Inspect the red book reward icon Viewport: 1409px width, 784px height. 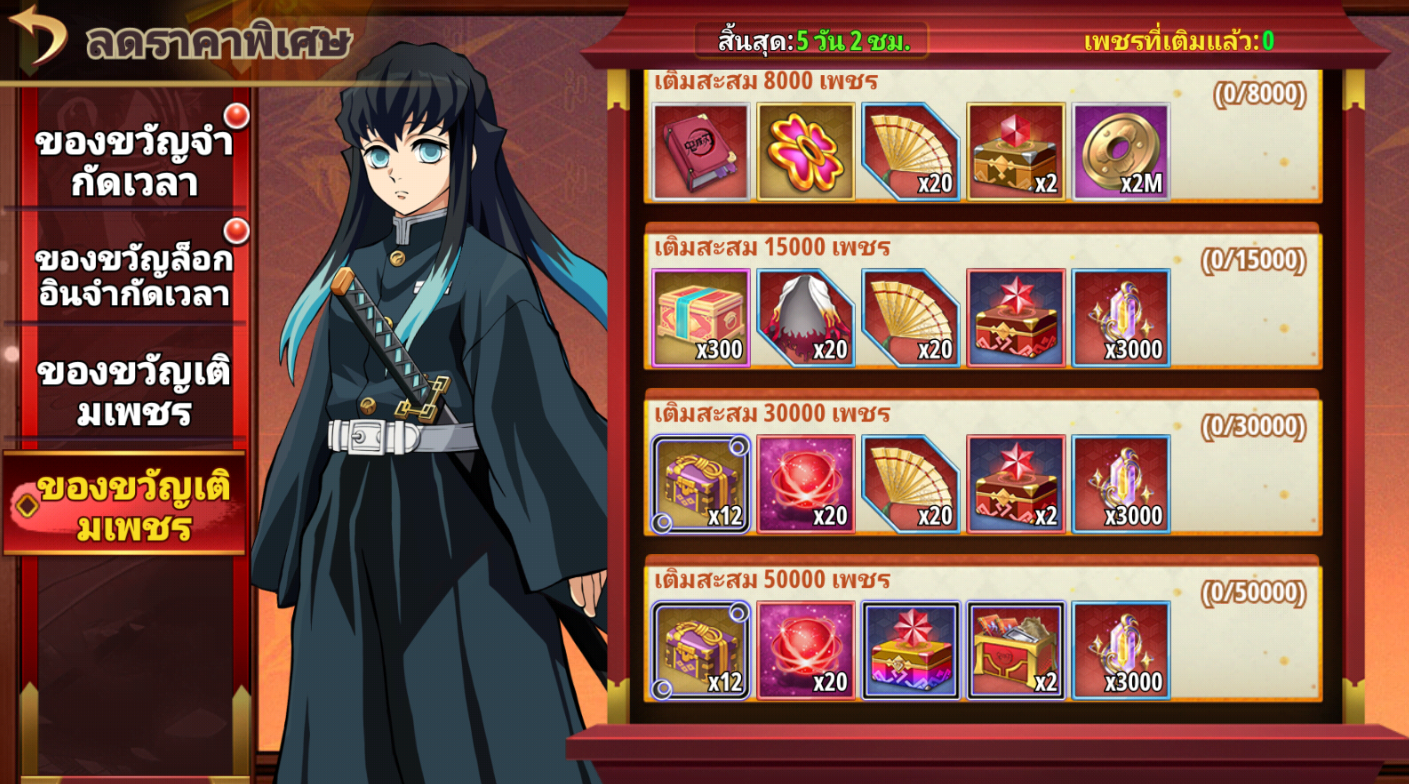[x=700, y=152]
